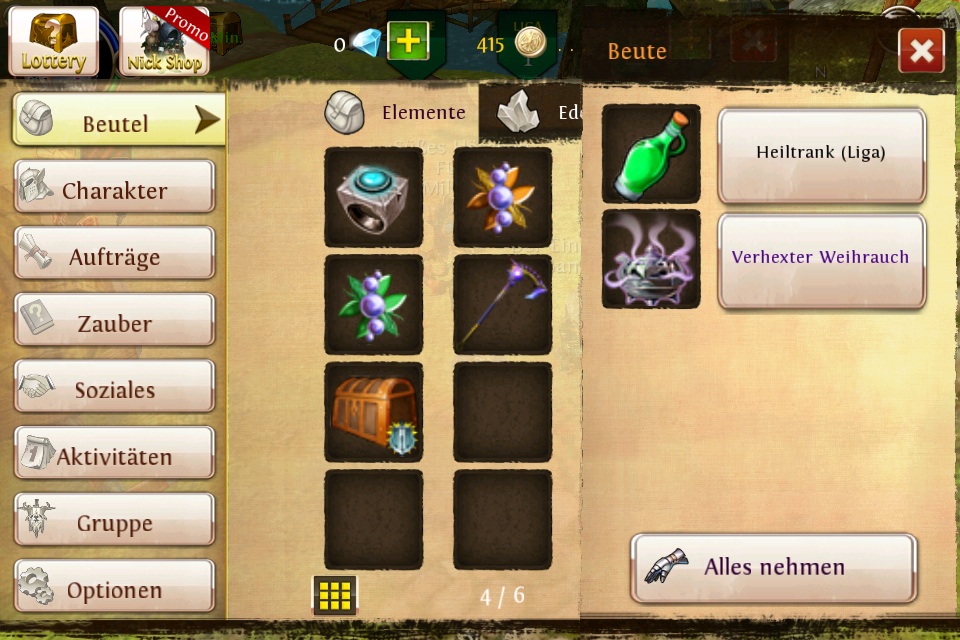Select the purple scythe weapon slot

[502, 304]
